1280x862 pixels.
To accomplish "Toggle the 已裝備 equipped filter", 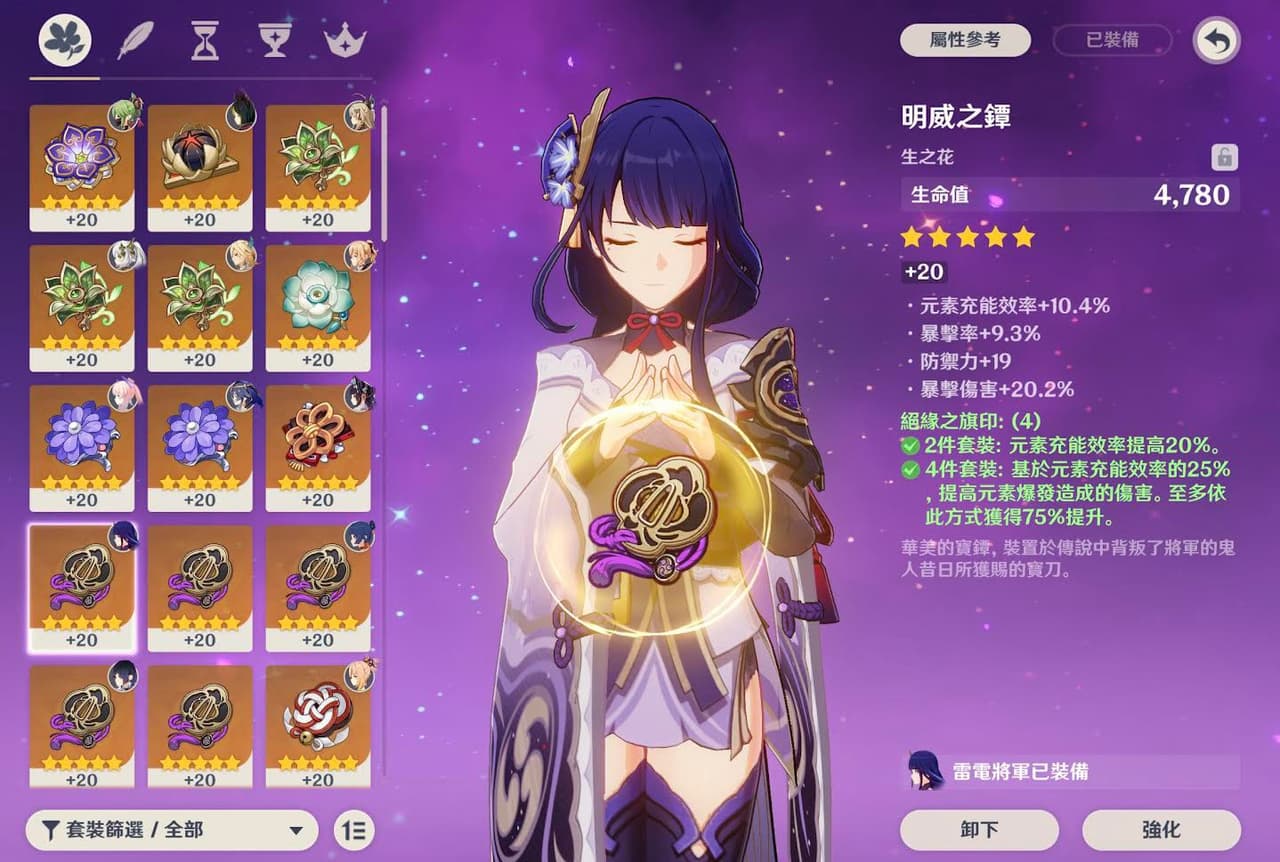I will (1112, 40).
